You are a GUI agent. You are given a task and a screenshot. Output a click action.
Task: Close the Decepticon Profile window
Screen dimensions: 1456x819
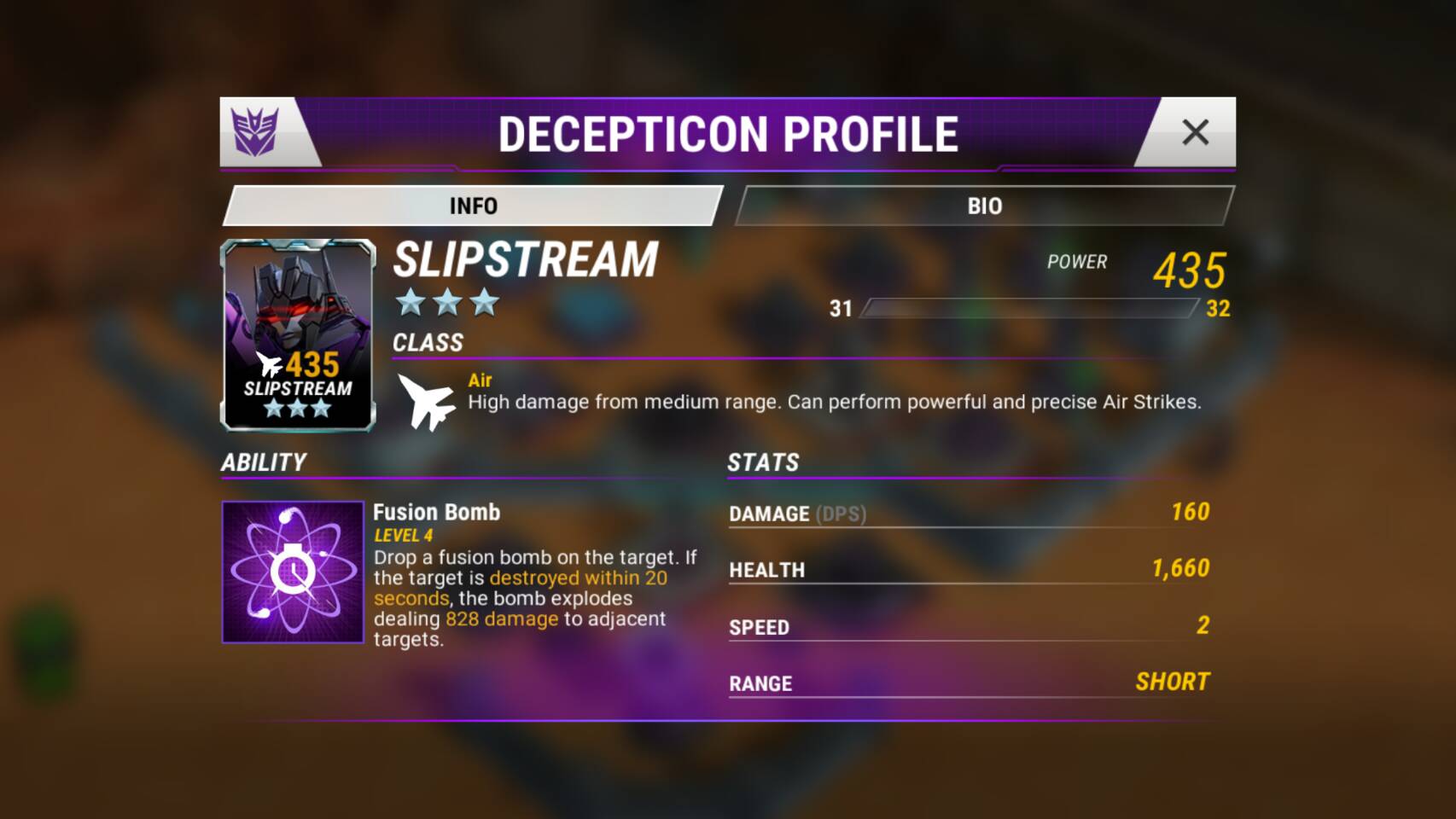coord(1195,132)
